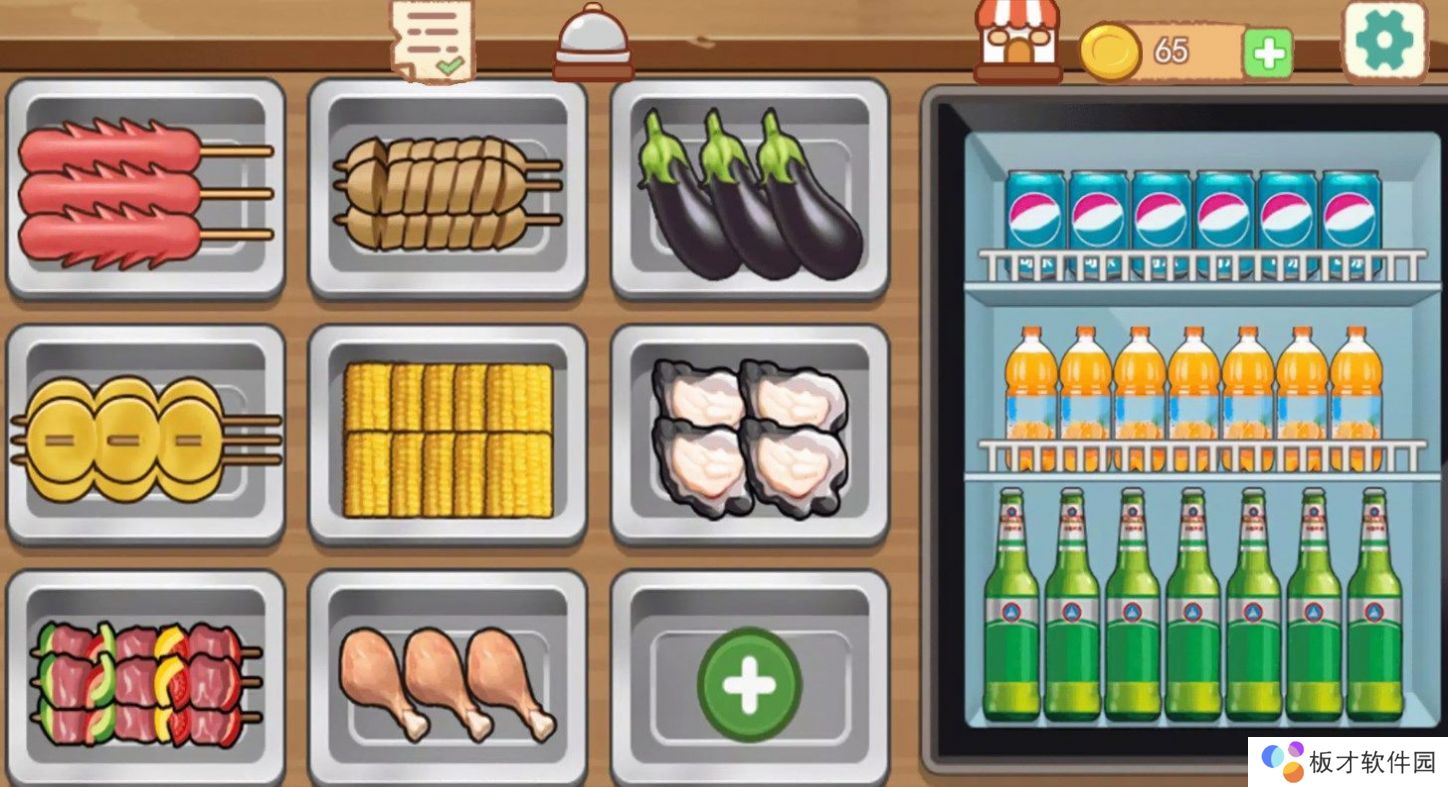Unlock the empty tray with plus button
Screen dimensions: 1448x787
tap(750, 684)
